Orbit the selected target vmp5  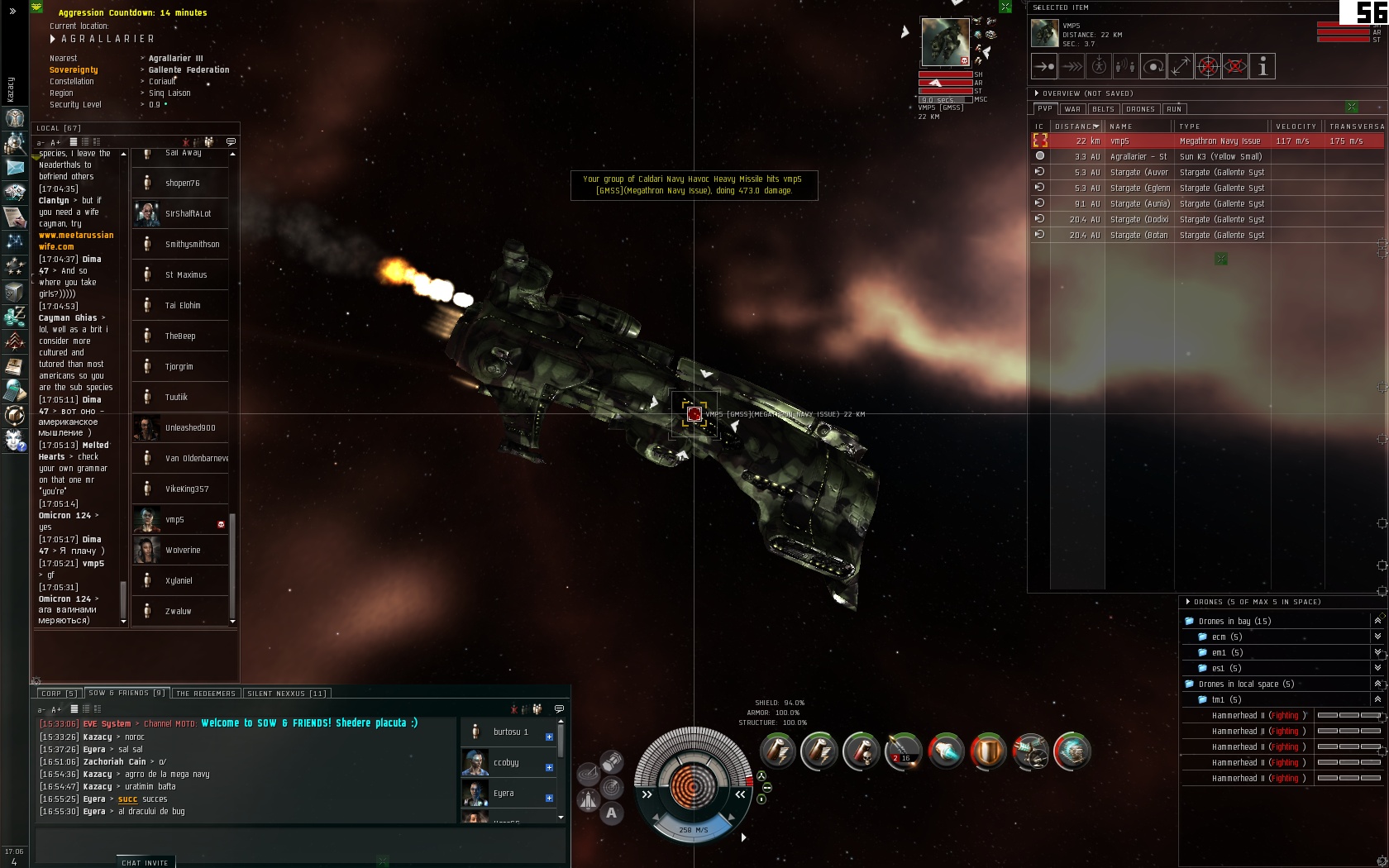click(x=1153, y=66)
